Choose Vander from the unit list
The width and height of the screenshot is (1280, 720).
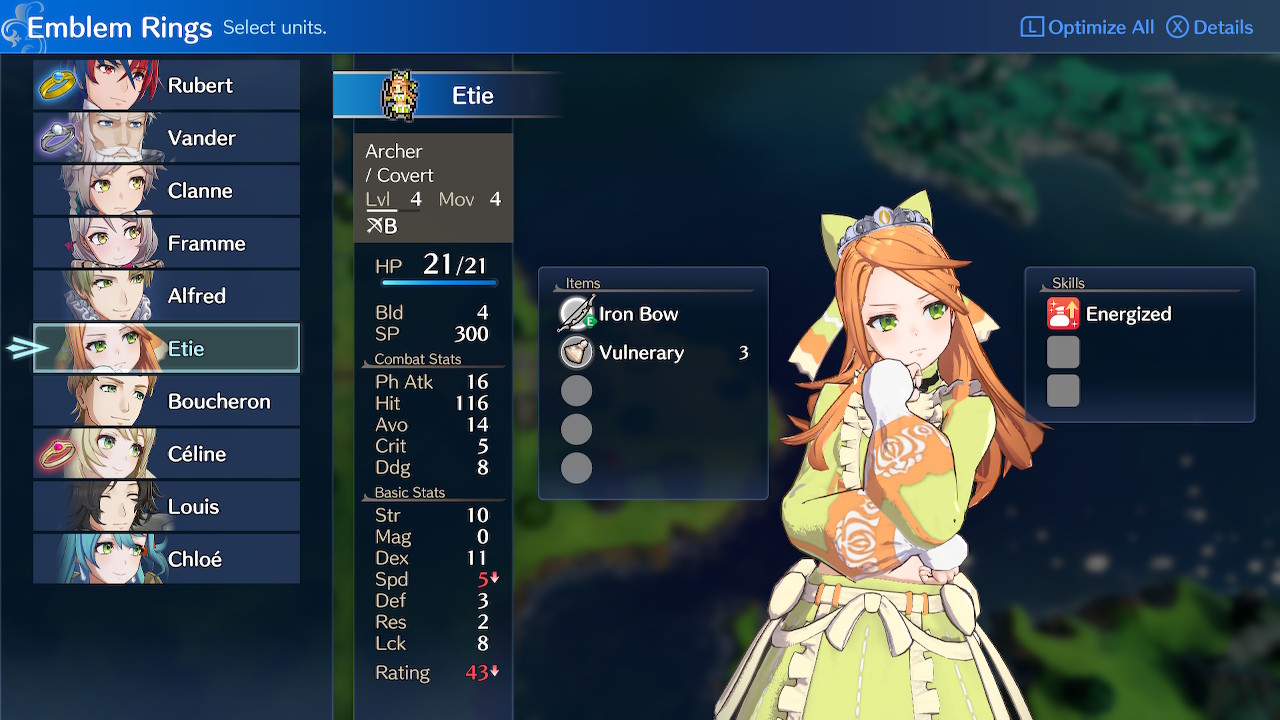[166, 138]
